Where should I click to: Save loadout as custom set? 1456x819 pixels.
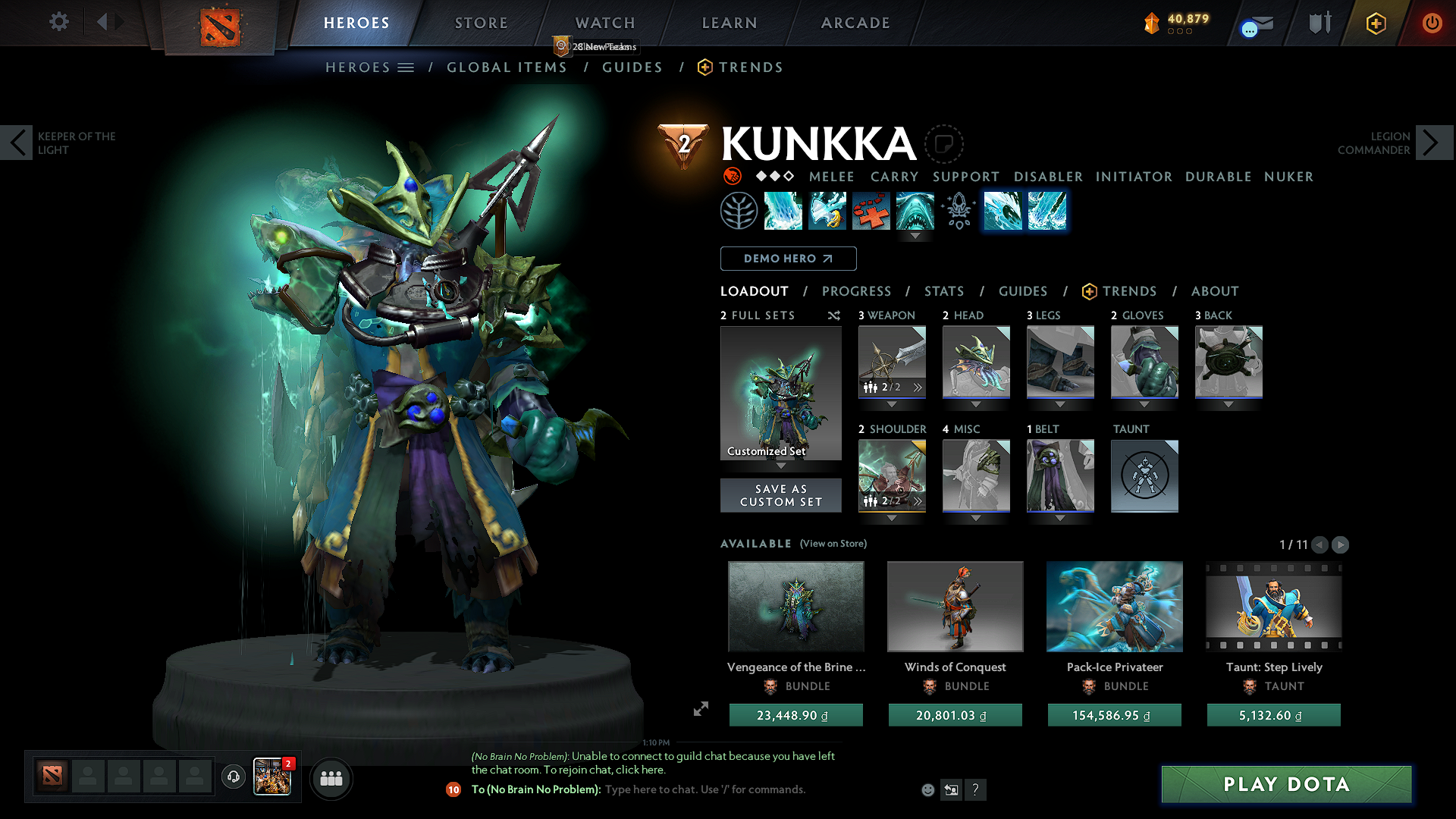[x=780, y=495]
